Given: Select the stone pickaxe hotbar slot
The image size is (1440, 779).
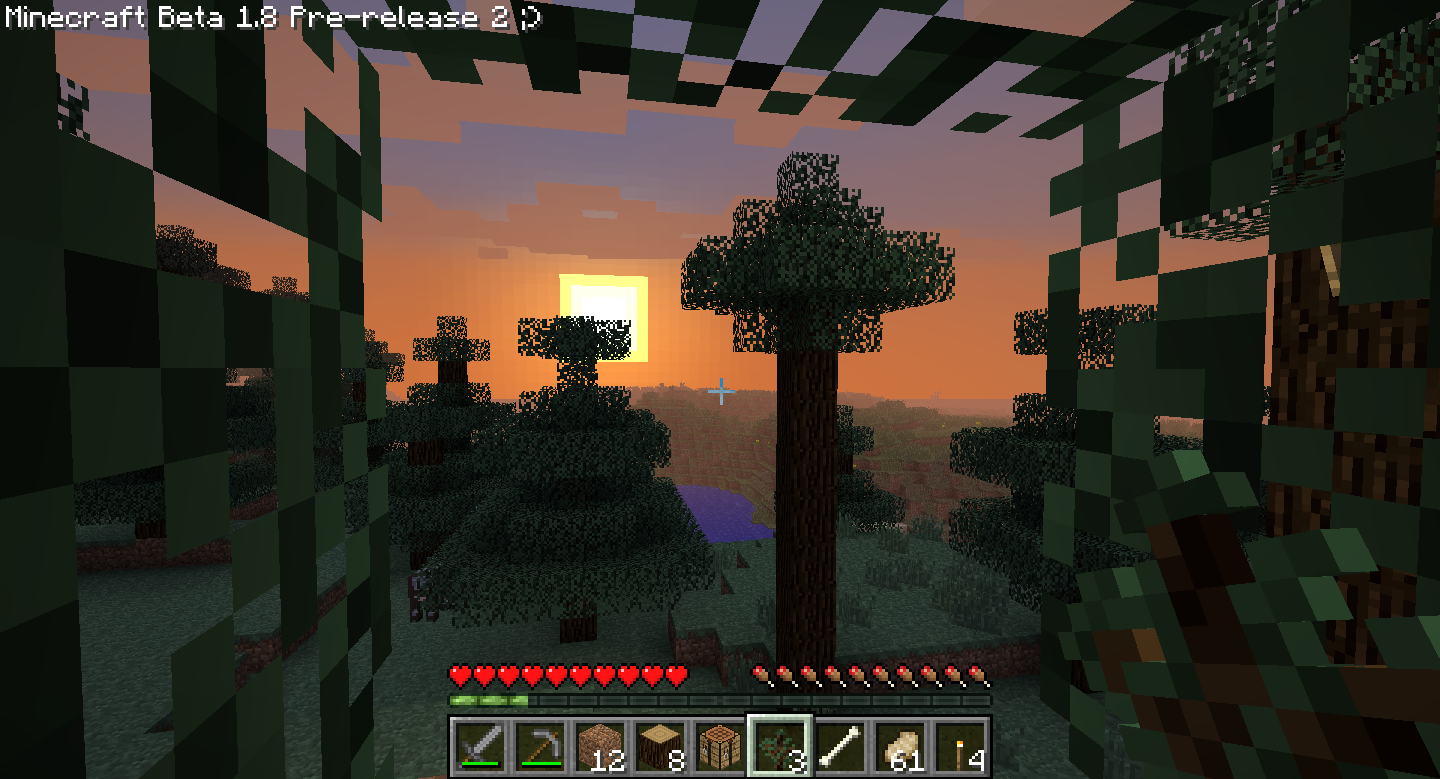Looking at the screenshot, I should coord(537,745).
